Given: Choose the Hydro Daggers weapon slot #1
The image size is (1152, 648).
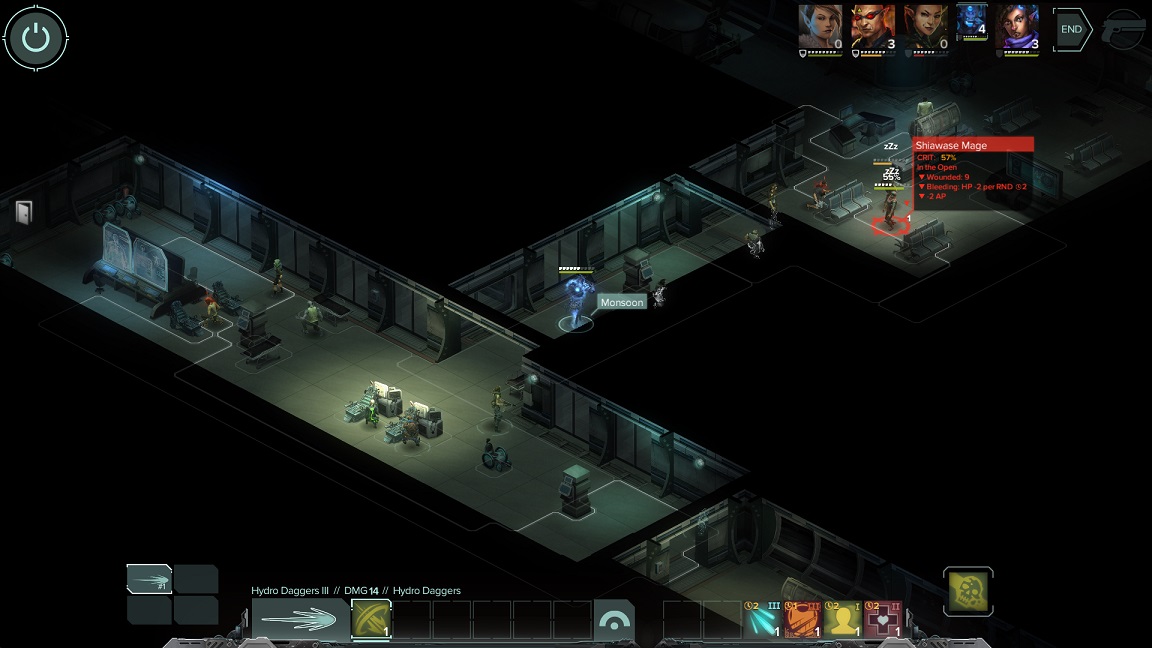Looking at the screenshot, I should pos(149,580).
